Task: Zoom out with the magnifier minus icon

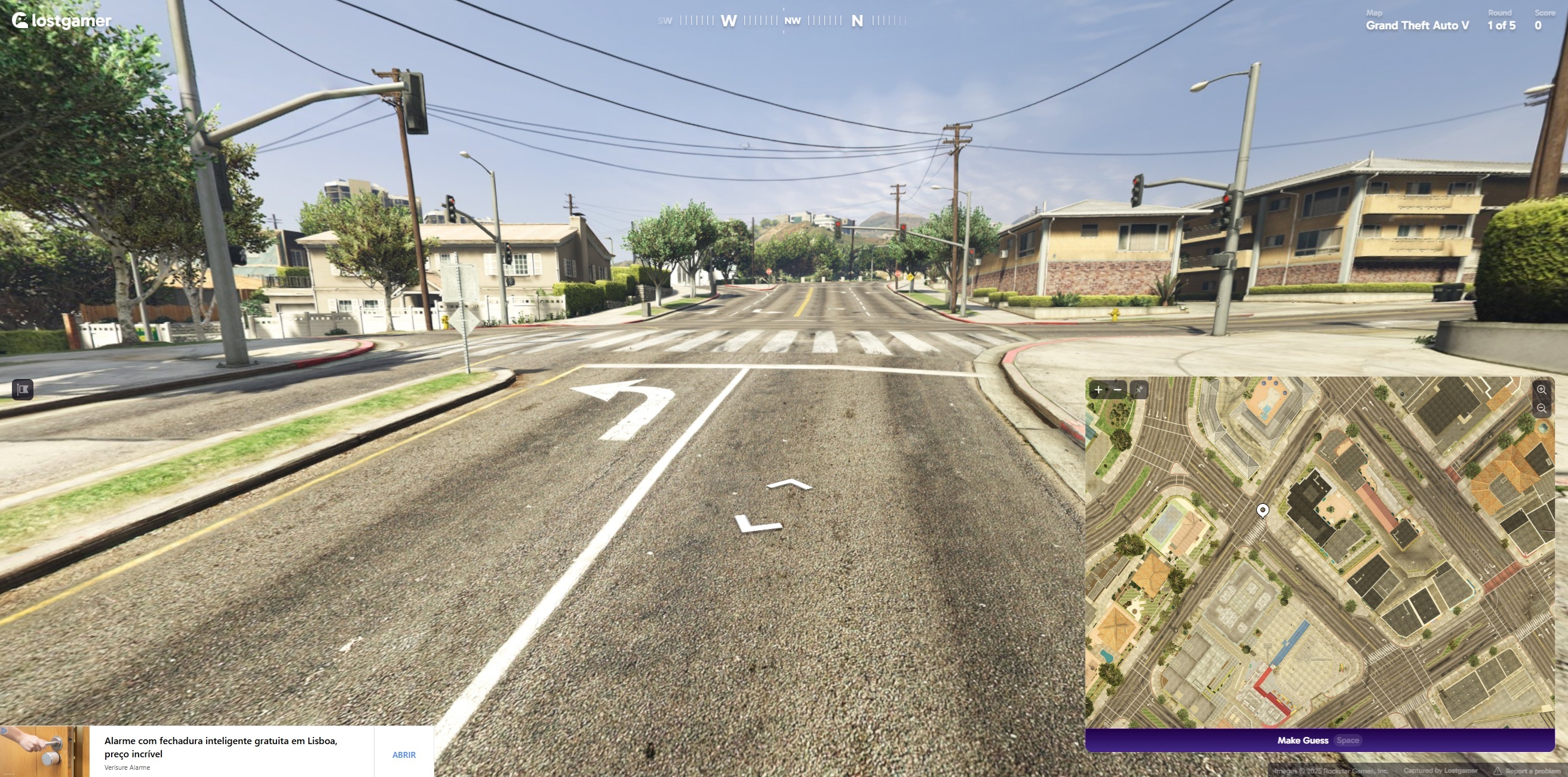Action: [1541, 408]
